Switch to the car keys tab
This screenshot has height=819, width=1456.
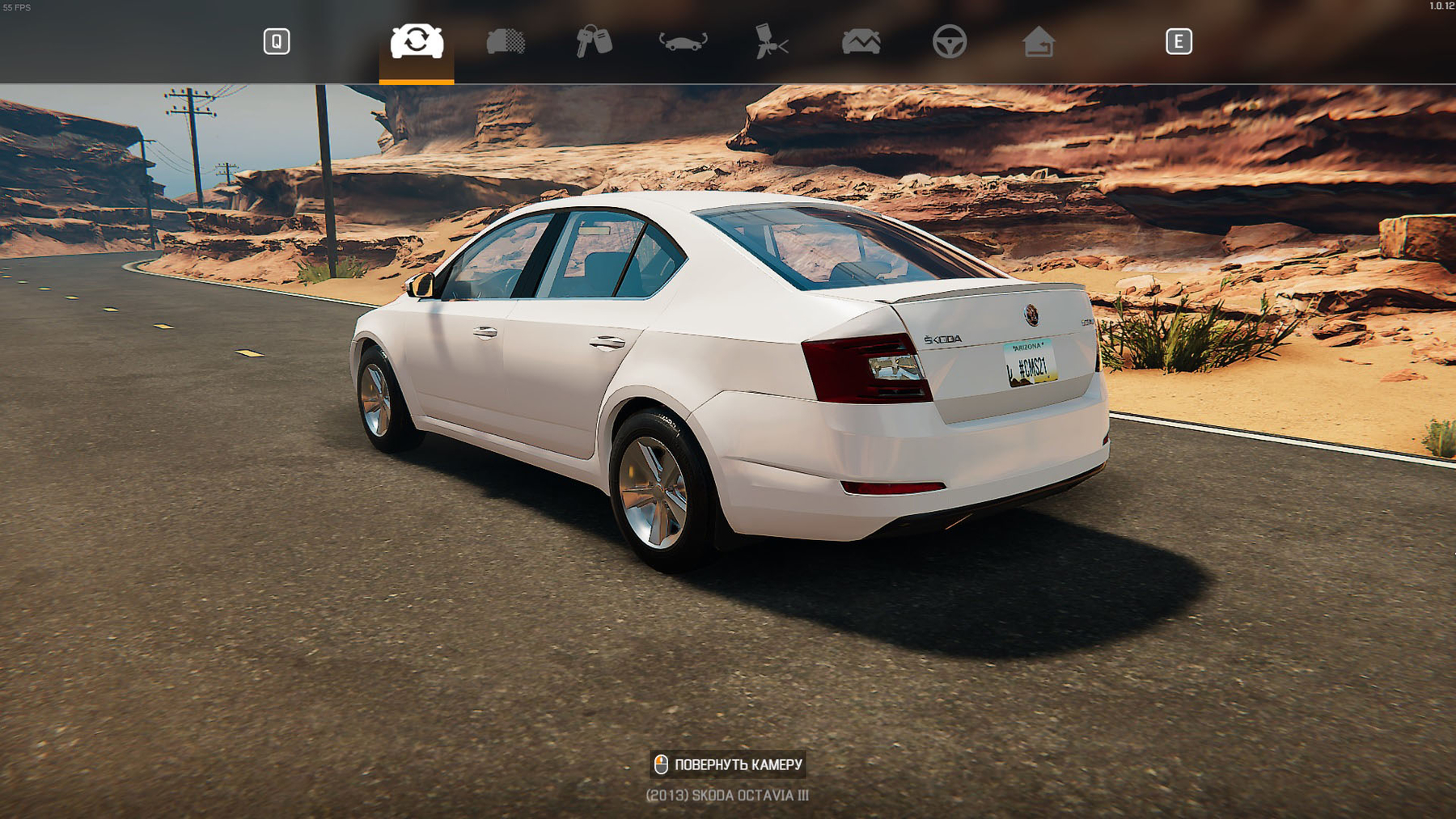tap(594, 41)
